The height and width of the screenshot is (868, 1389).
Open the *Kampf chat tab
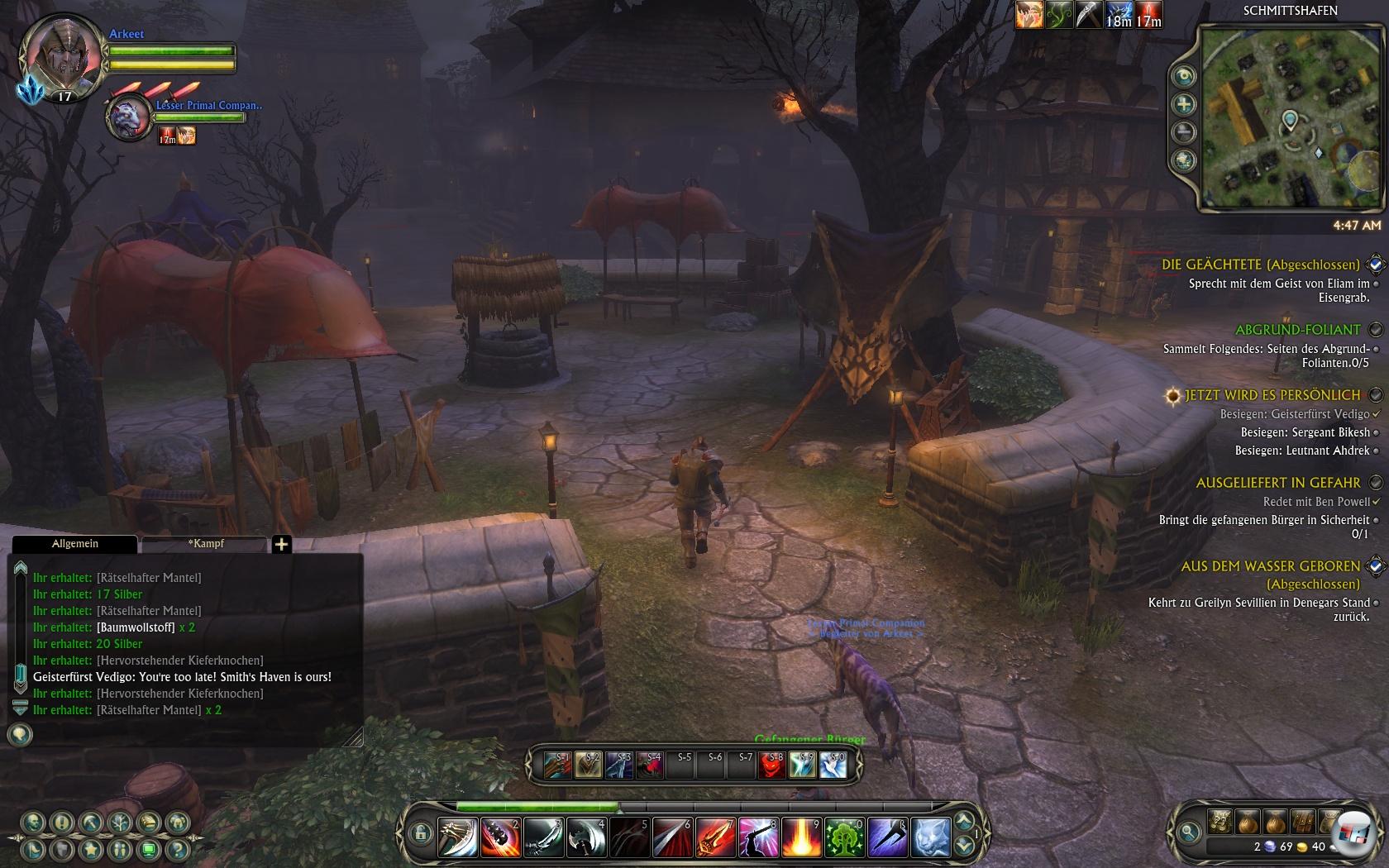click(x=205, y=544)
